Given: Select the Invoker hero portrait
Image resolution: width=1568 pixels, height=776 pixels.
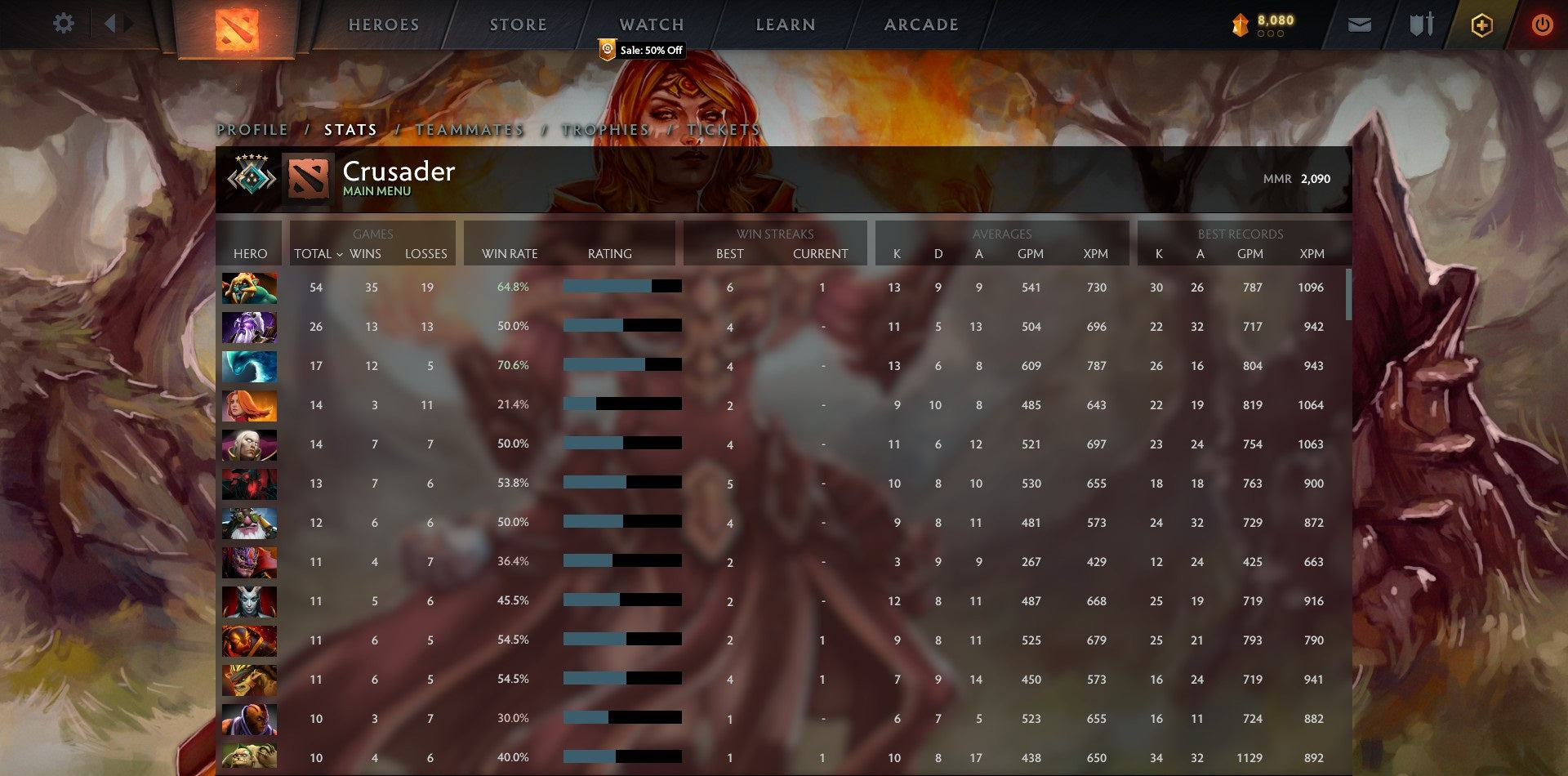Looking at the screenshot, I should coord(249,444).
